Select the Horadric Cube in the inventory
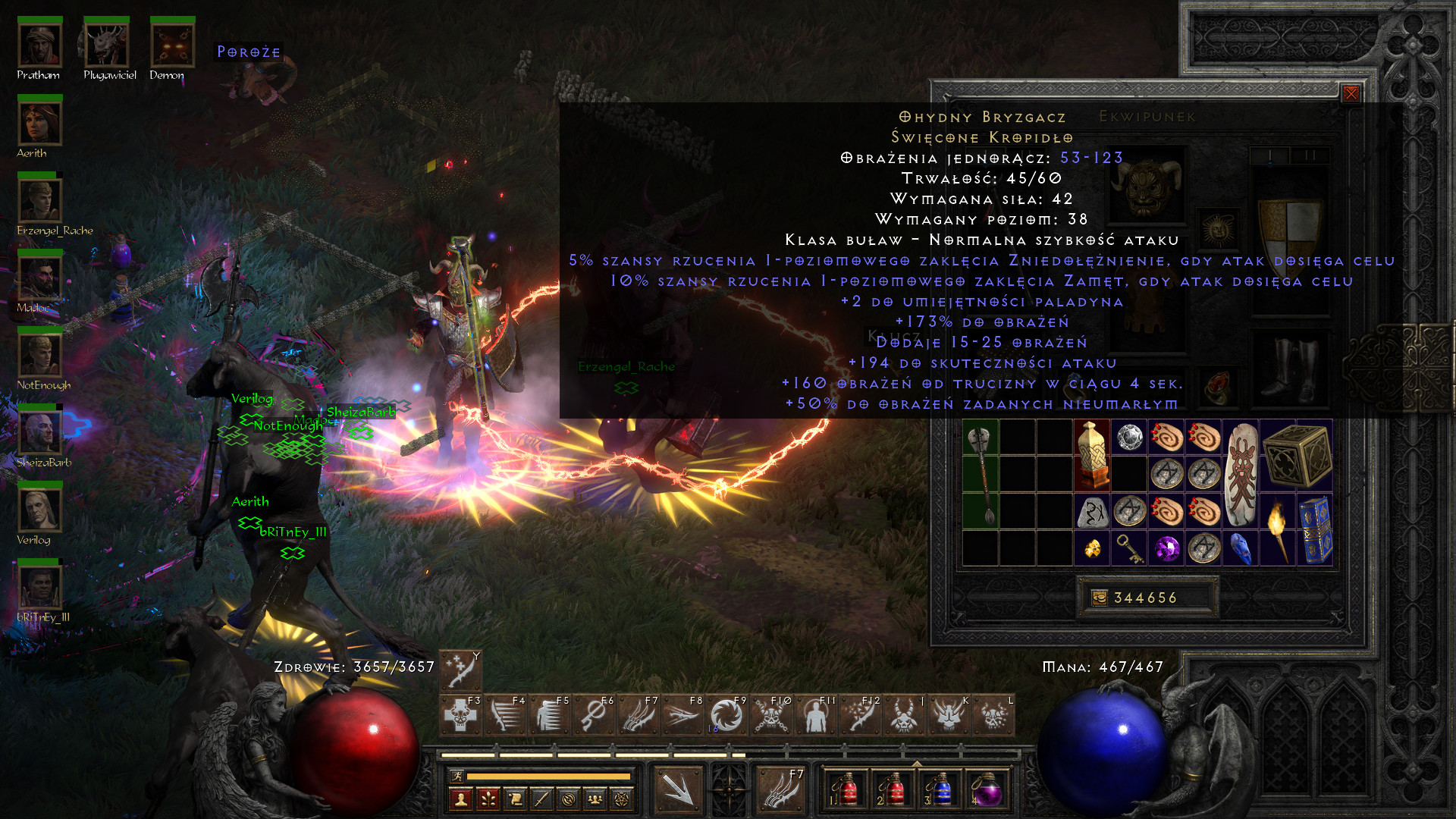The height and width of the screenshot is (819, 1456). tap(1297, 455)
